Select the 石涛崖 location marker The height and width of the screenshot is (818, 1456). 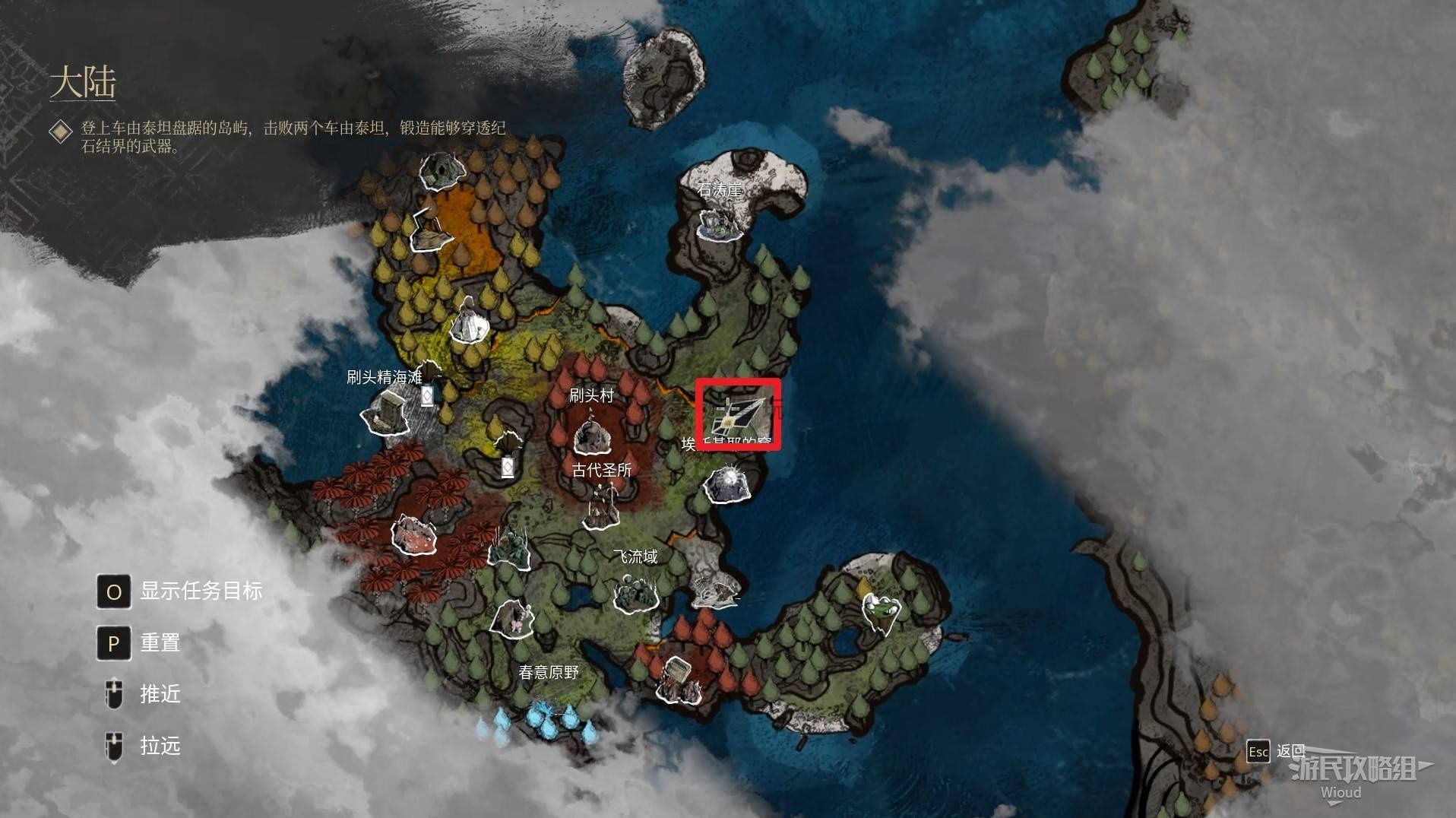[718, 223]
